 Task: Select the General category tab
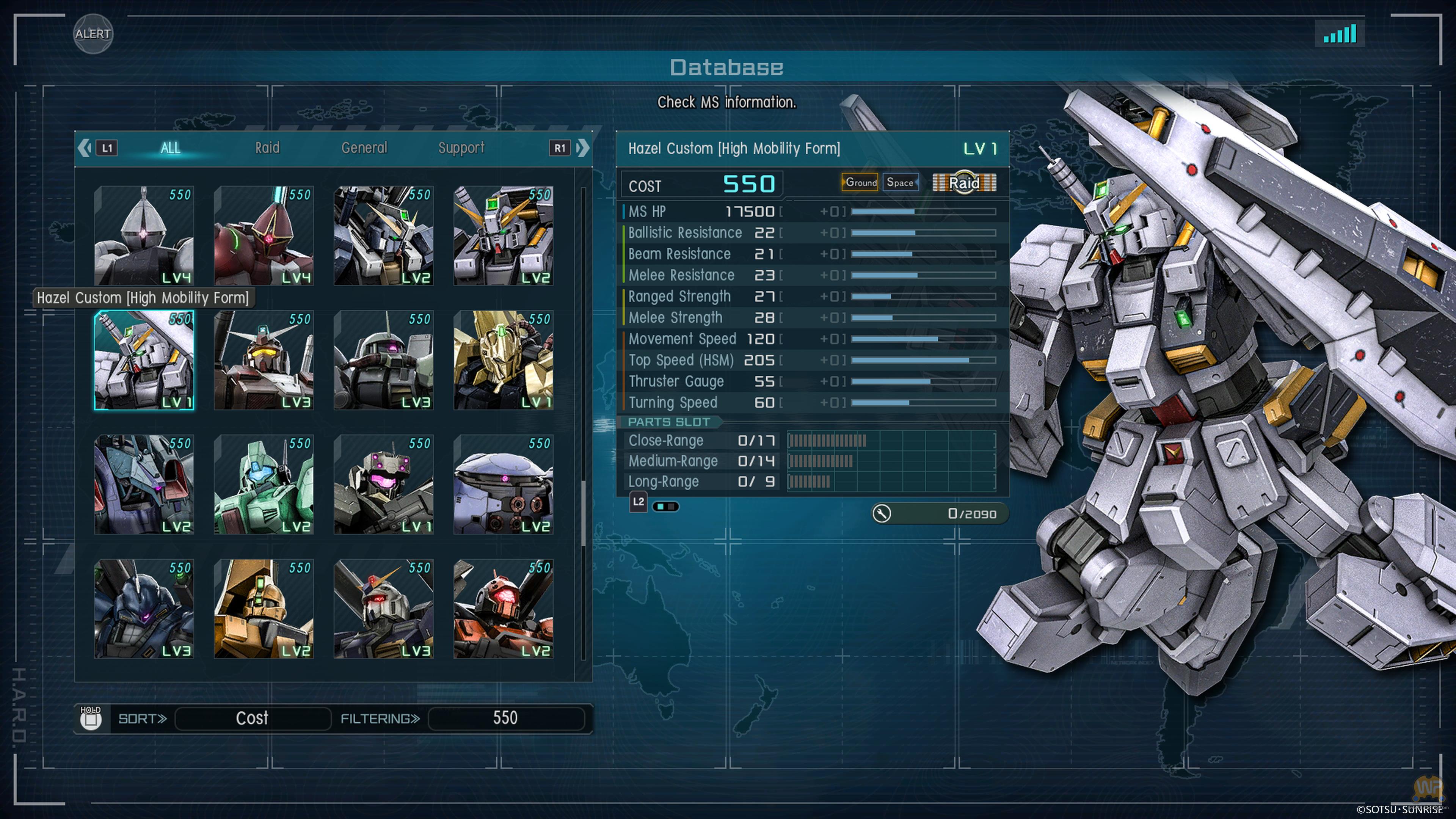[364, 148]
